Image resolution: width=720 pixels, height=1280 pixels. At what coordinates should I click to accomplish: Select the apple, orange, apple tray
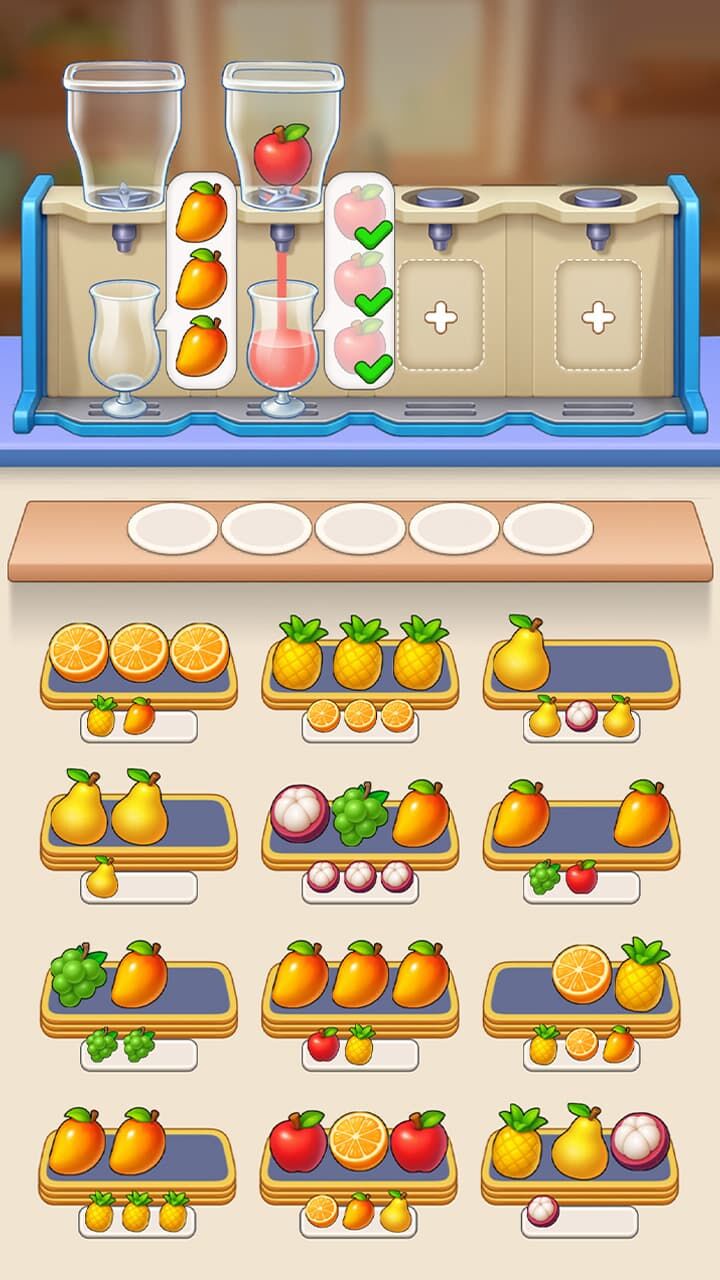[360, 1150]
